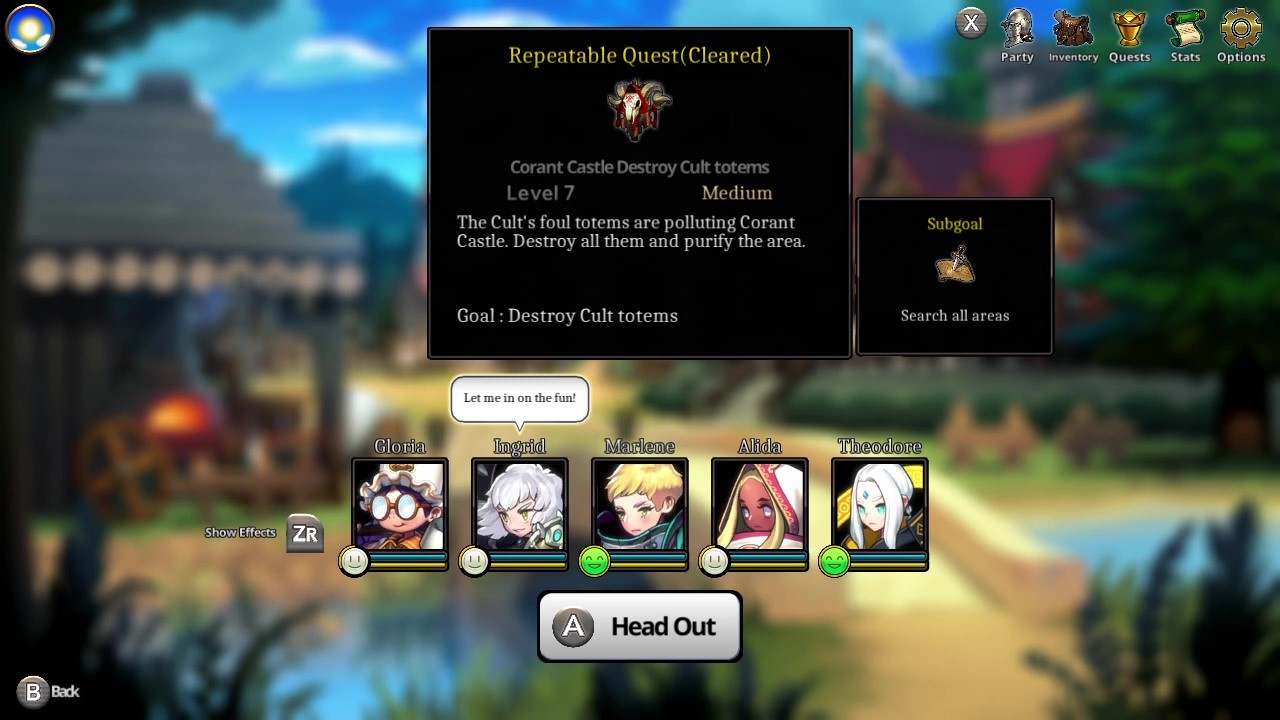Image resolution: width=1280 pixels, height=720 pixels.
Task: Open the Inventory backpack icon
Action: tap(1073, 30)
